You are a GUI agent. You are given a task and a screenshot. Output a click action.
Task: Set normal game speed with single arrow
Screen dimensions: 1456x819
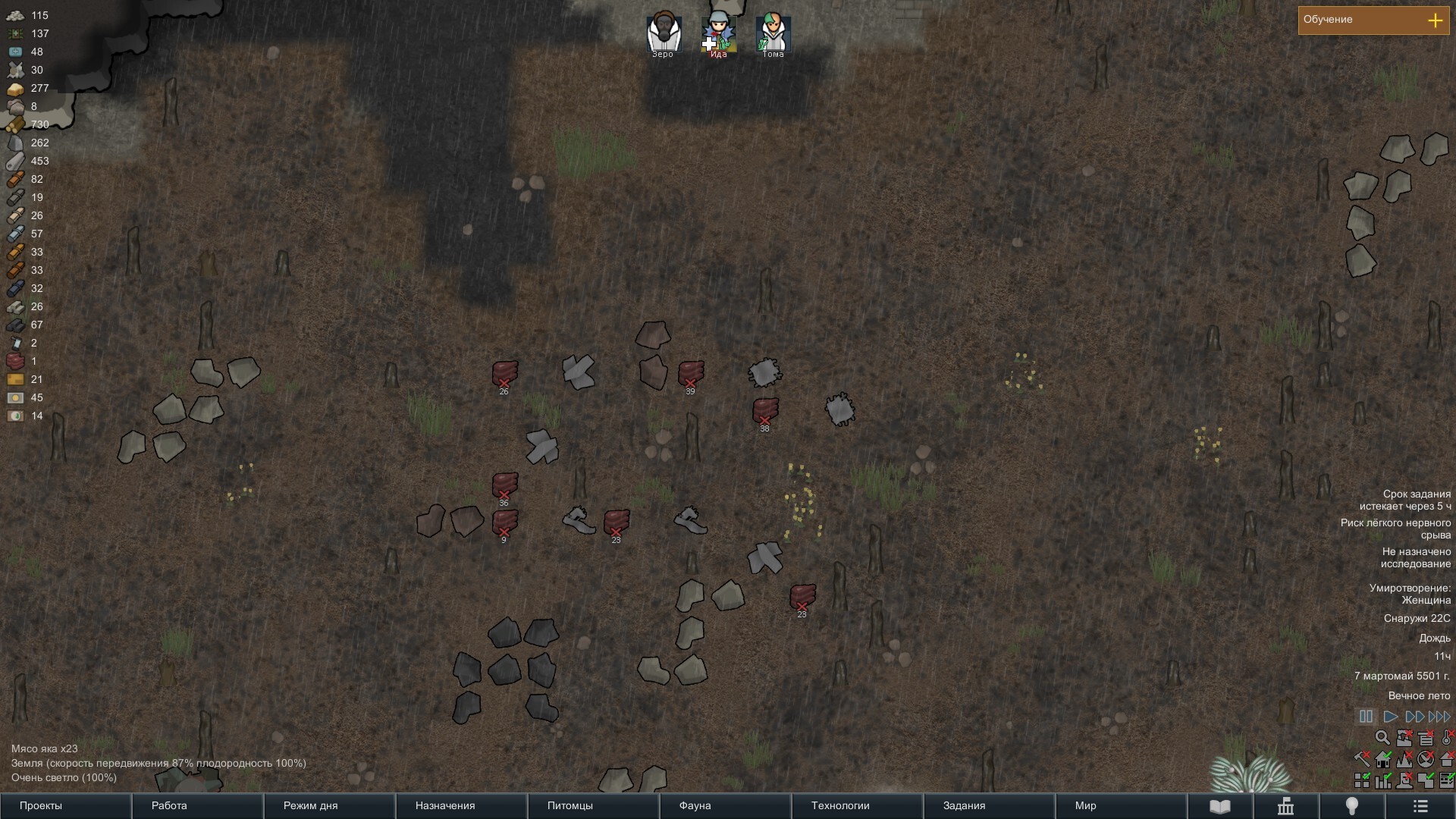point(1390,717)
